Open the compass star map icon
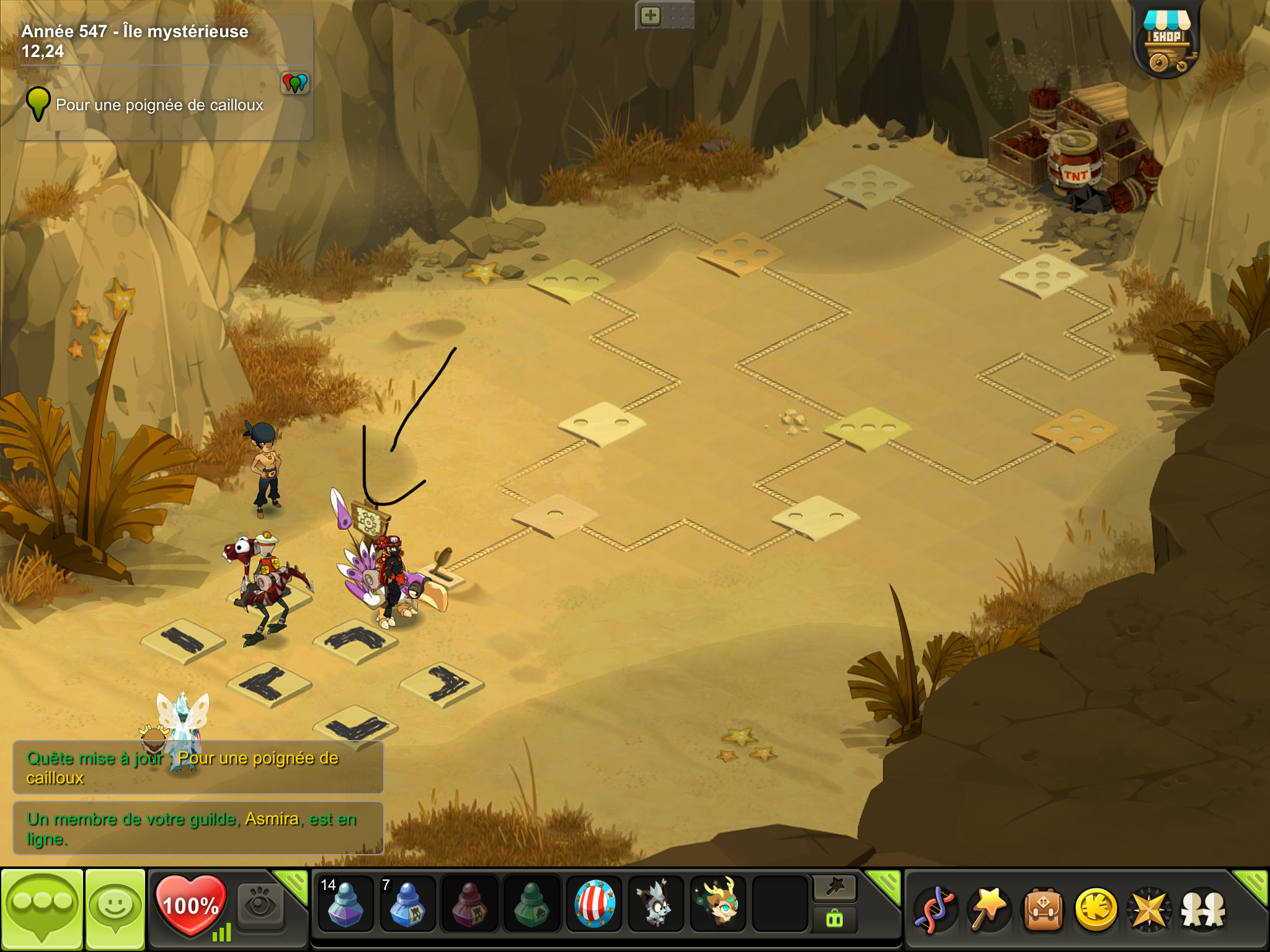Screen dimensions: 1270x952 (x=1149, y=909)
